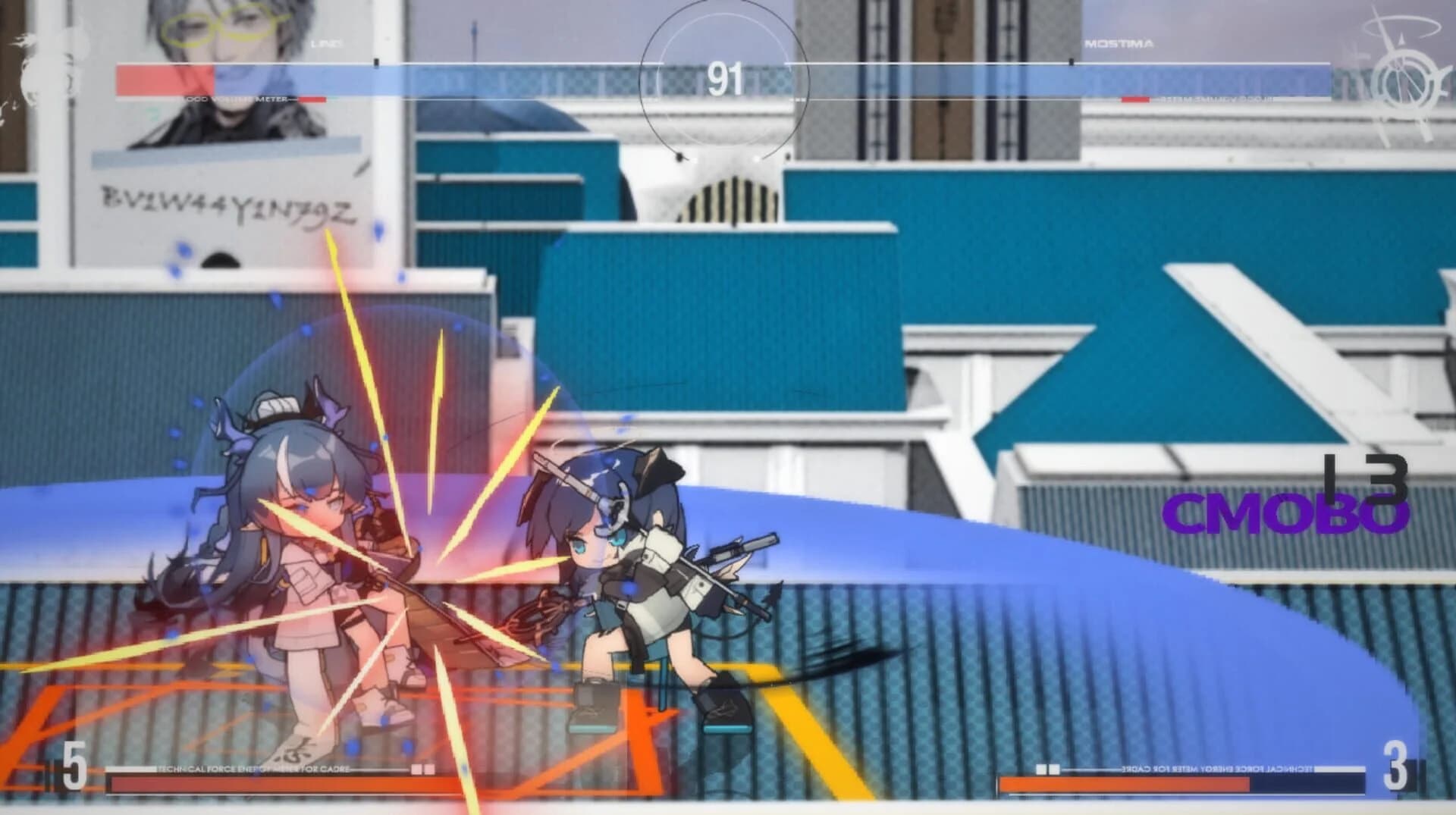Toggle Ling's blood volume meter label

point(235,99)
